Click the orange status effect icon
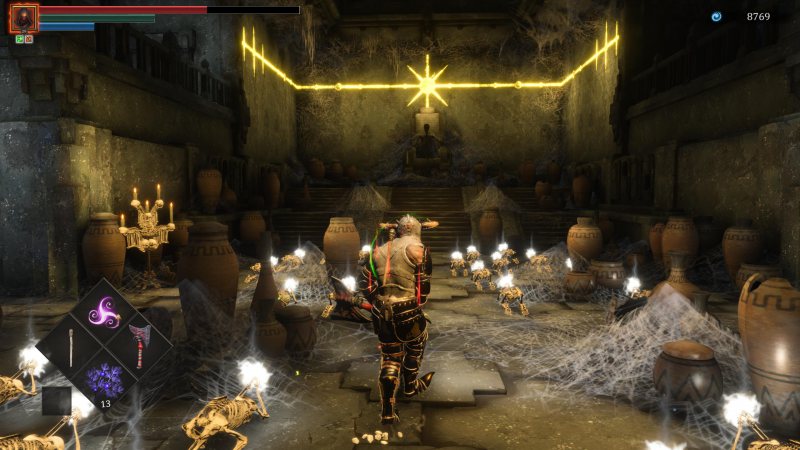Viewport: 800px width, 450px height. point(29,40)
